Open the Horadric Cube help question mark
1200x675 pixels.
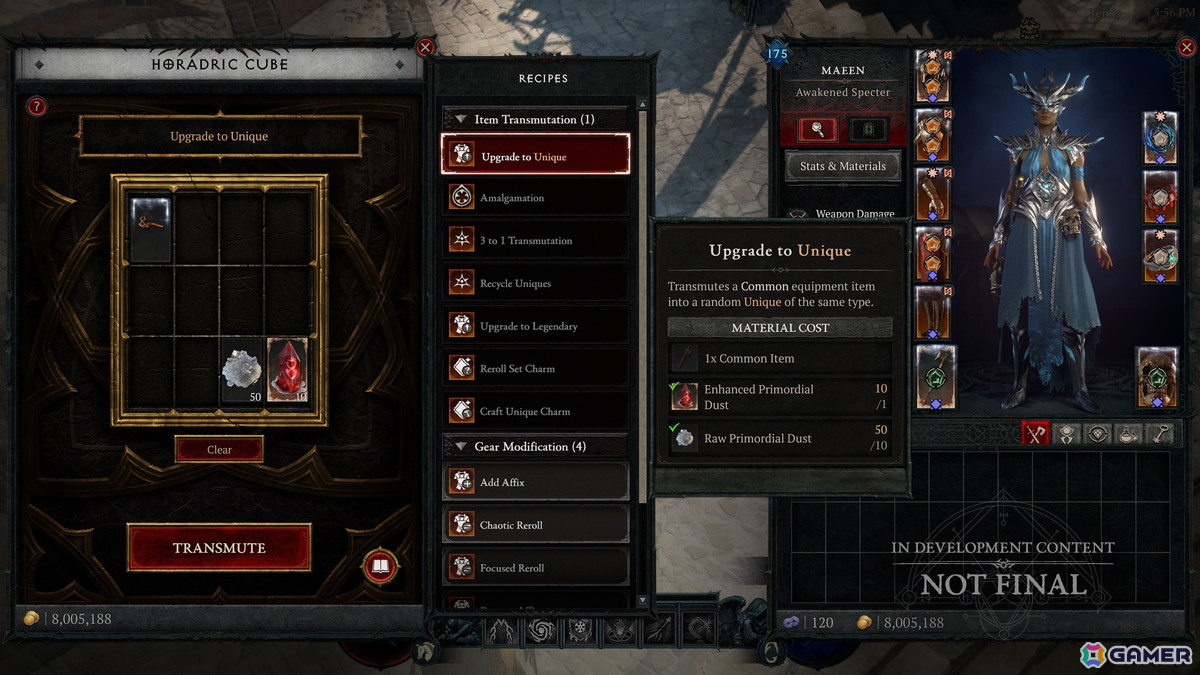37,106
